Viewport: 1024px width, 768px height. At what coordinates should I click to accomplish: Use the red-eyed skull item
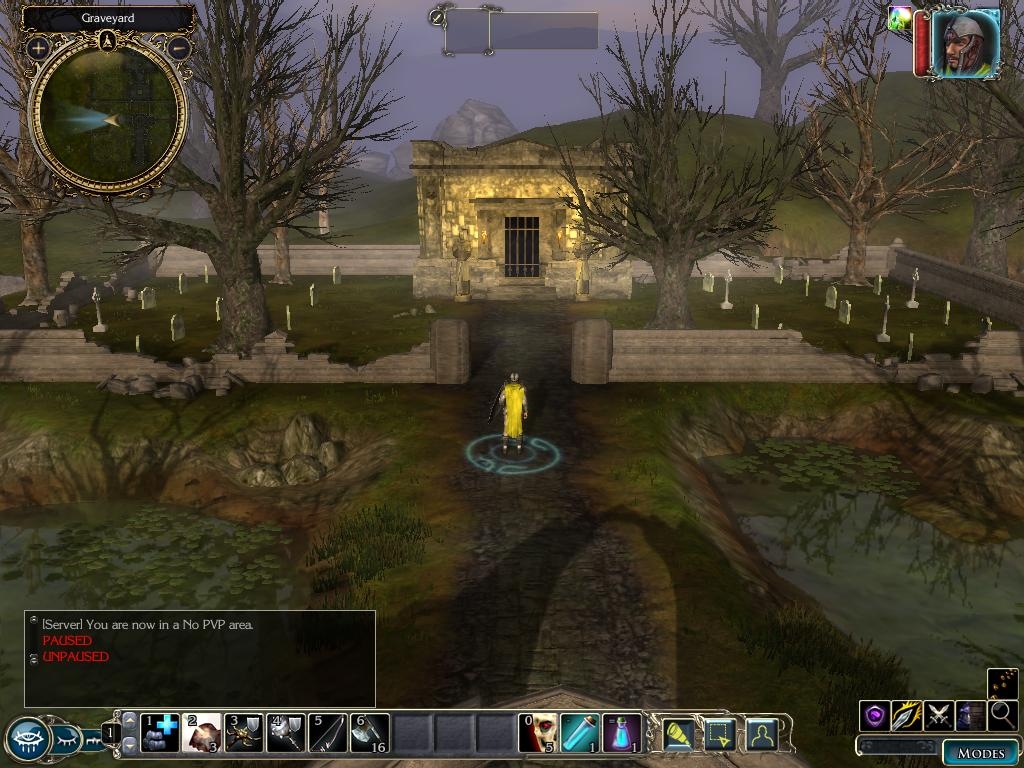[x=538, y=733]
